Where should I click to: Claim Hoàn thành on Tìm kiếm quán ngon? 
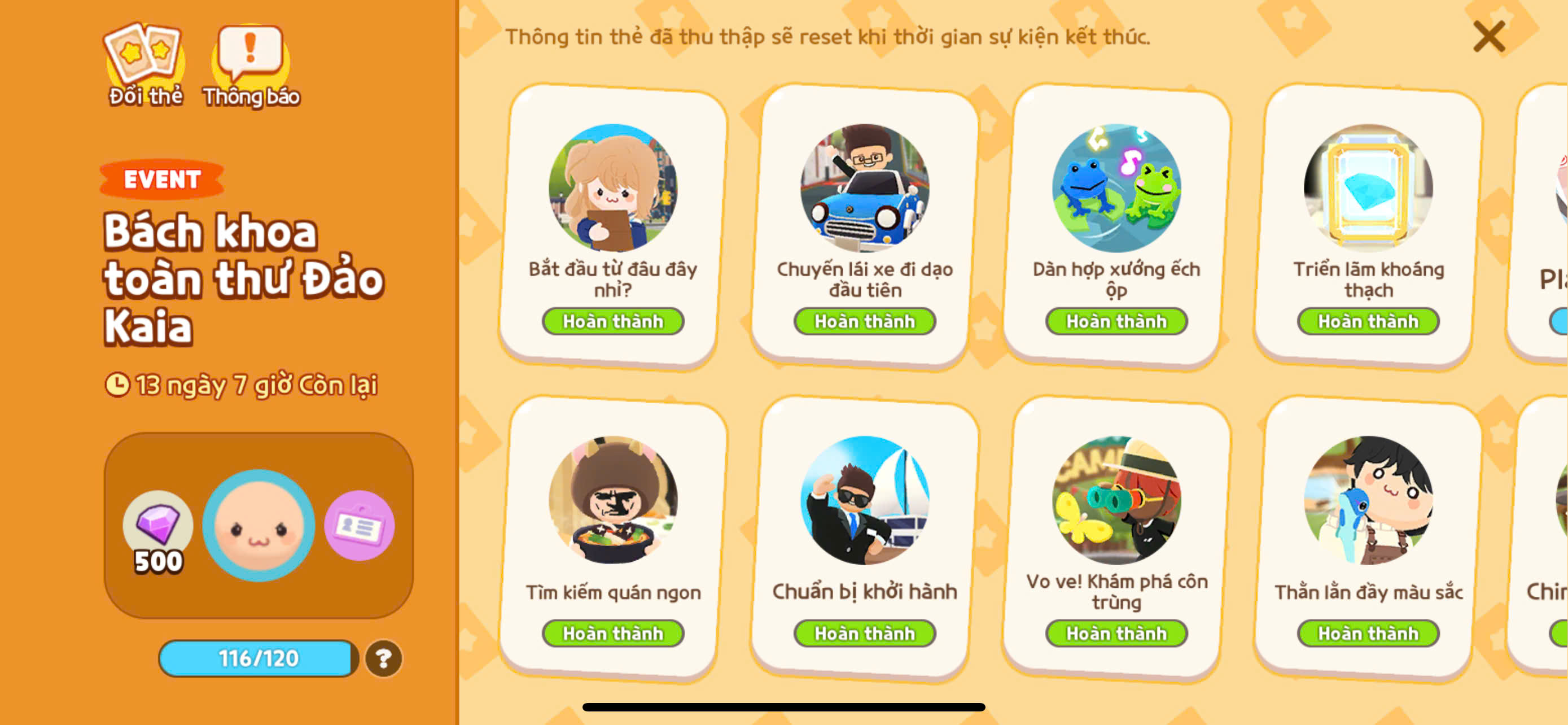612,632
